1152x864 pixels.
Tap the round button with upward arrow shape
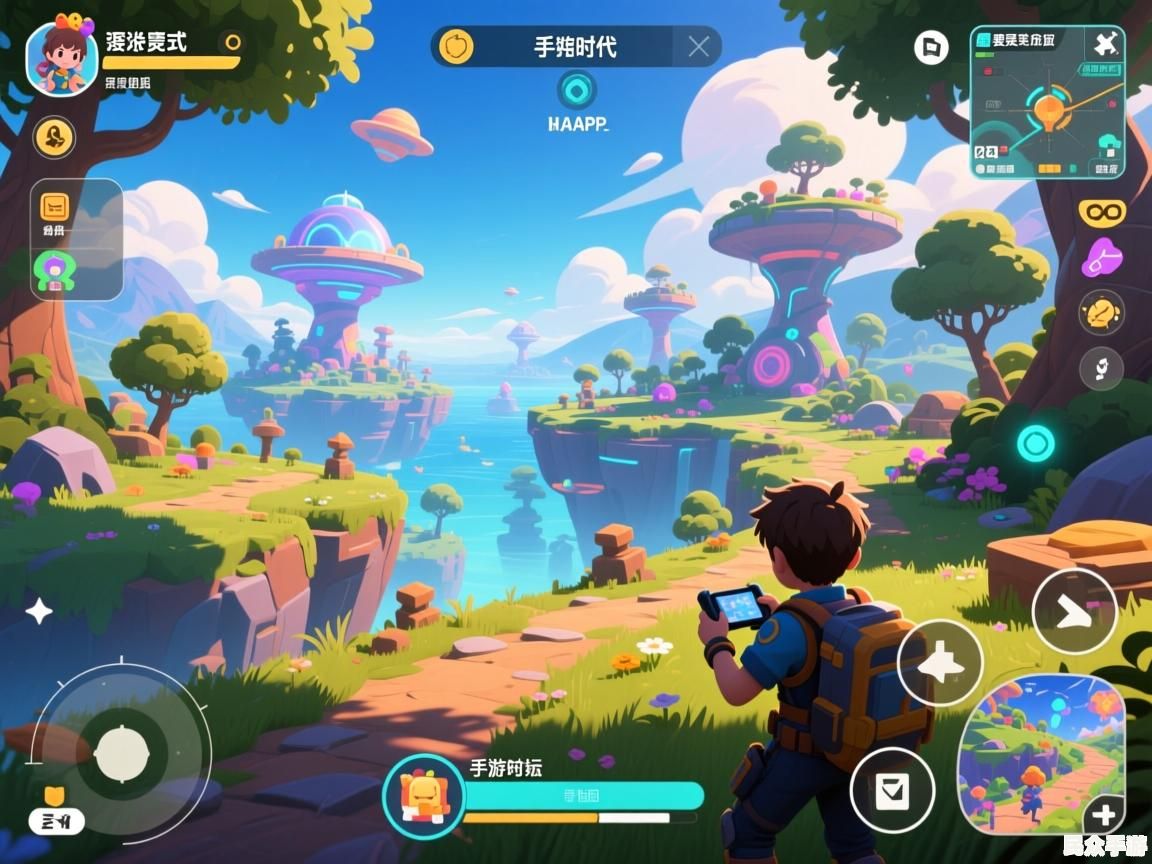tap(939, 663)
